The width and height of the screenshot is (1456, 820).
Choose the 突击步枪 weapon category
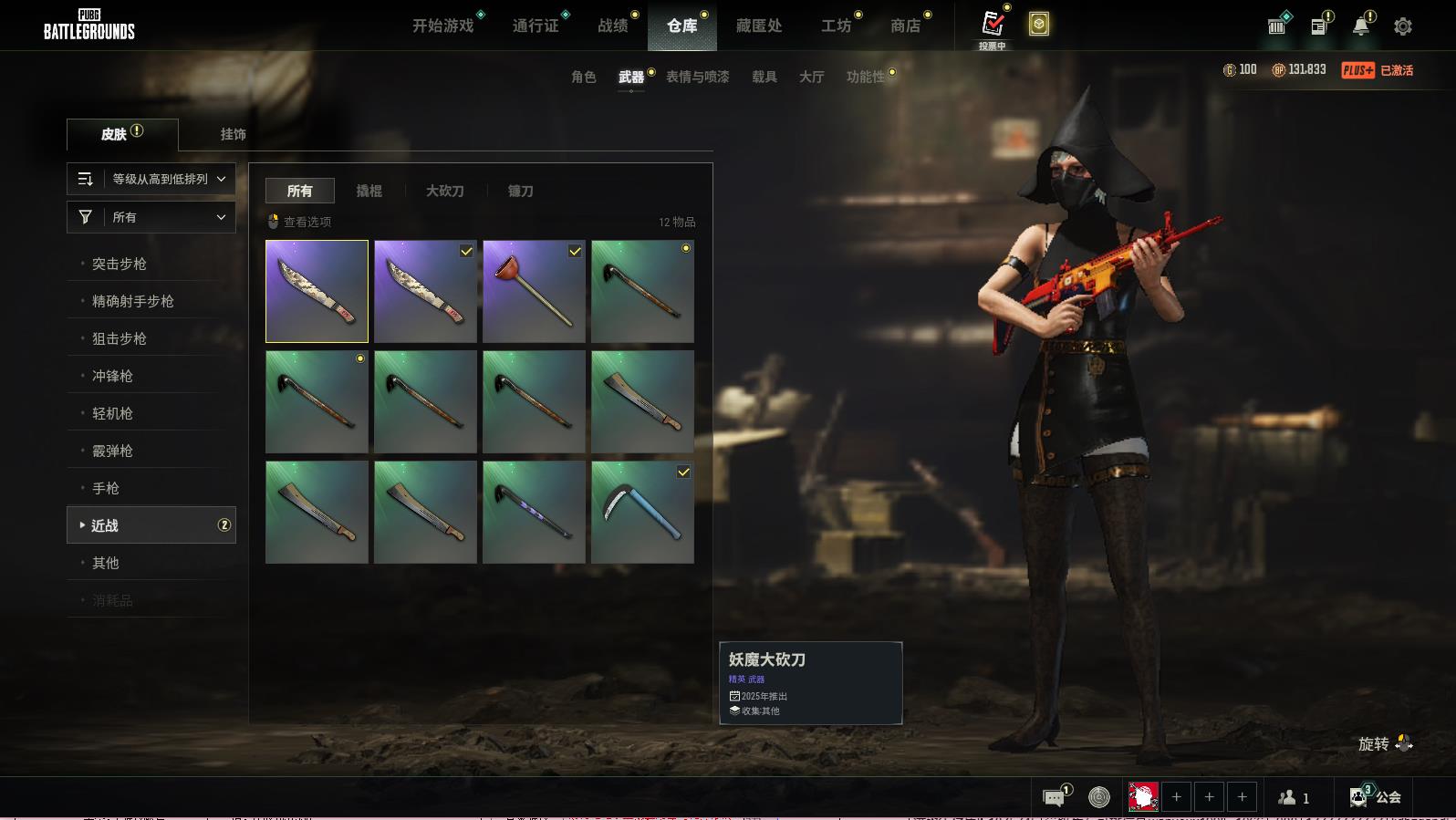click(x=120, y=264)
